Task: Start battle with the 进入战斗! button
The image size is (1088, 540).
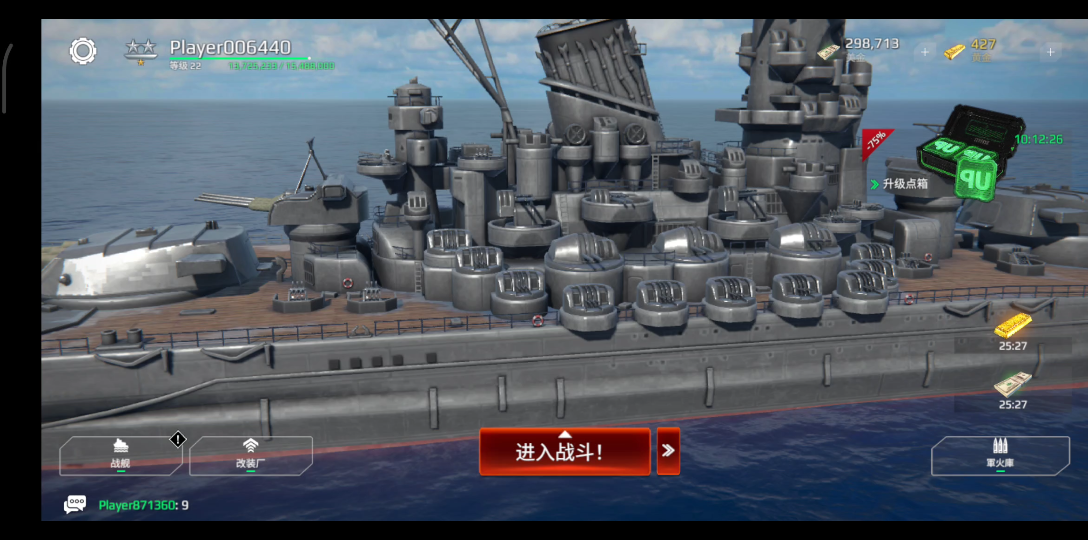Action: coord(564,452)
